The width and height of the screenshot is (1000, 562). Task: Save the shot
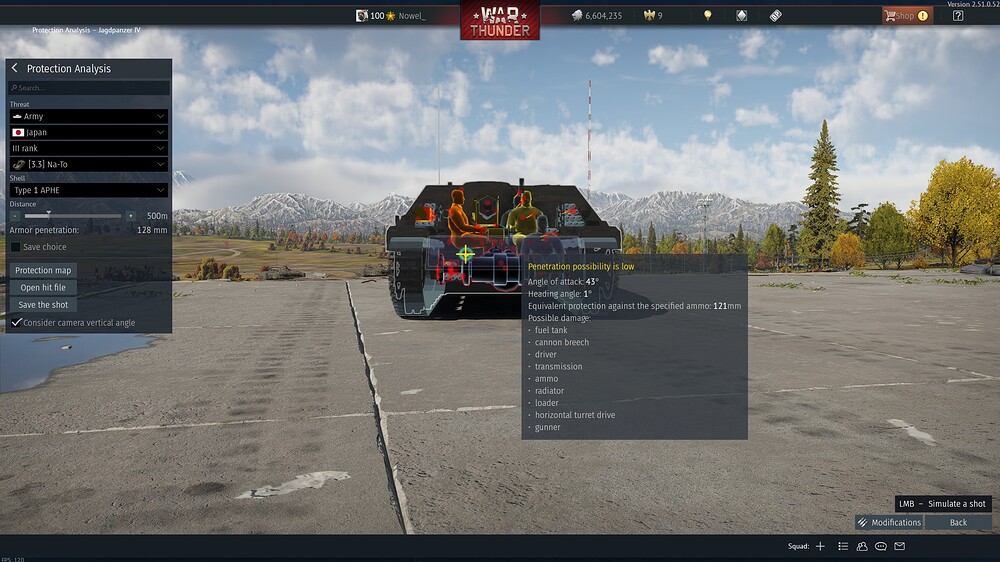(x=43, y=305)
